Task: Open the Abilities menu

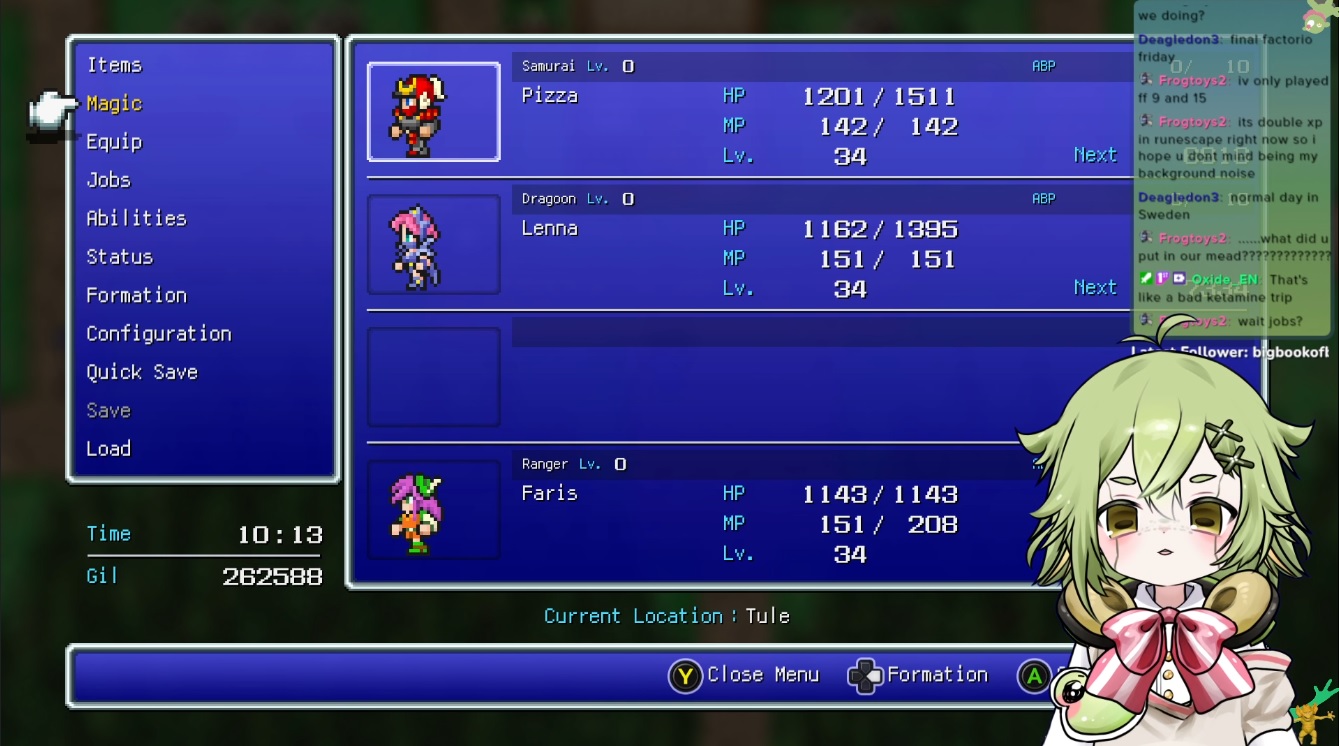Action: click(x=136, y=218)
